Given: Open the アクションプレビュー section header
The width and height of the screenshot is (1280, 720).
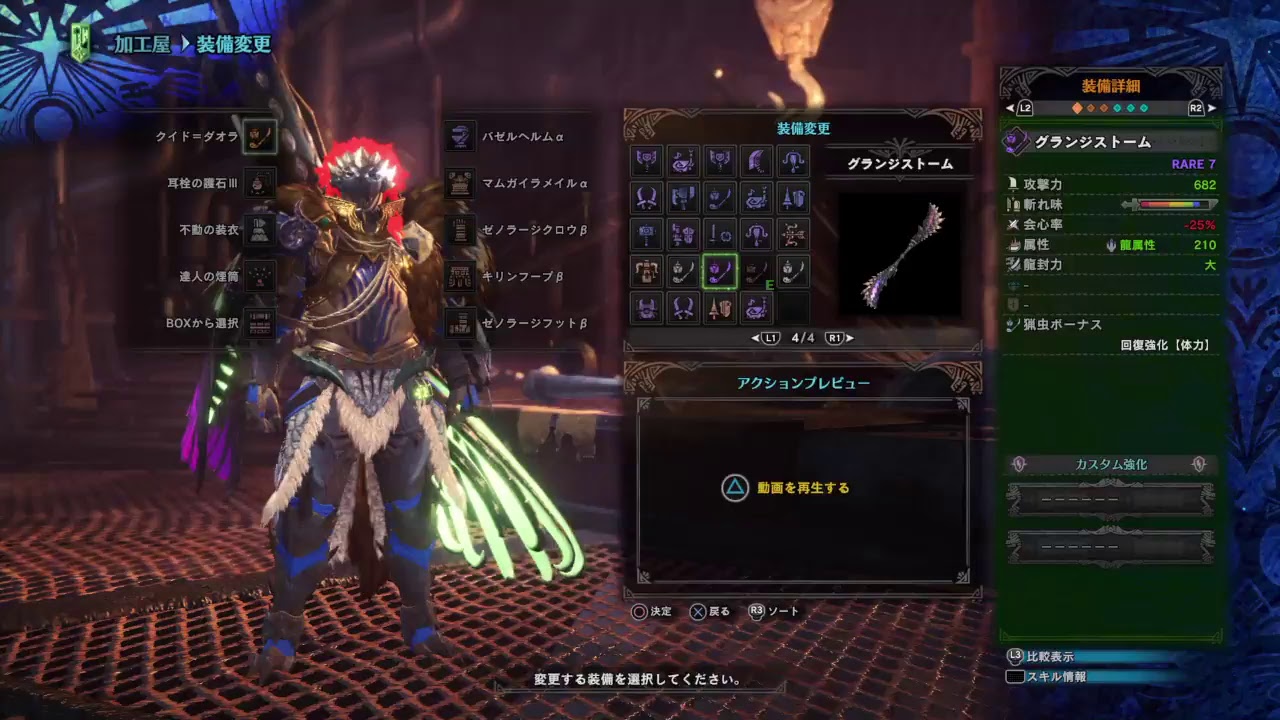Looking at the screenshot, I should coord(803,381).
